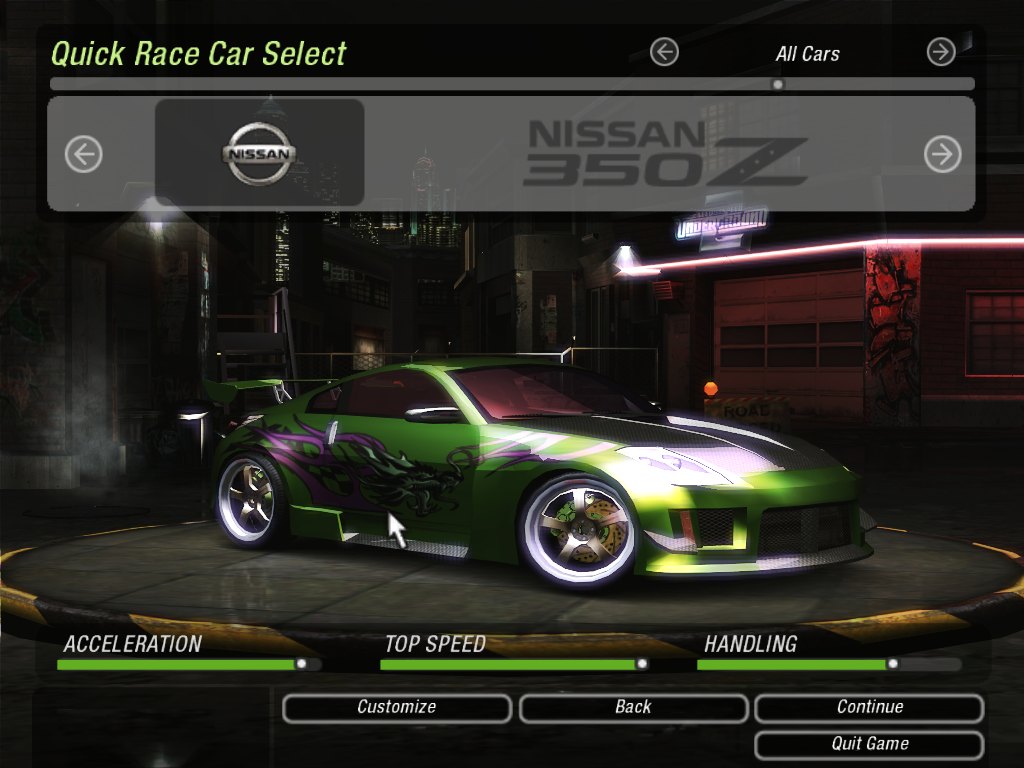Advance to the next car category arrow

click(x=941, y=52)
